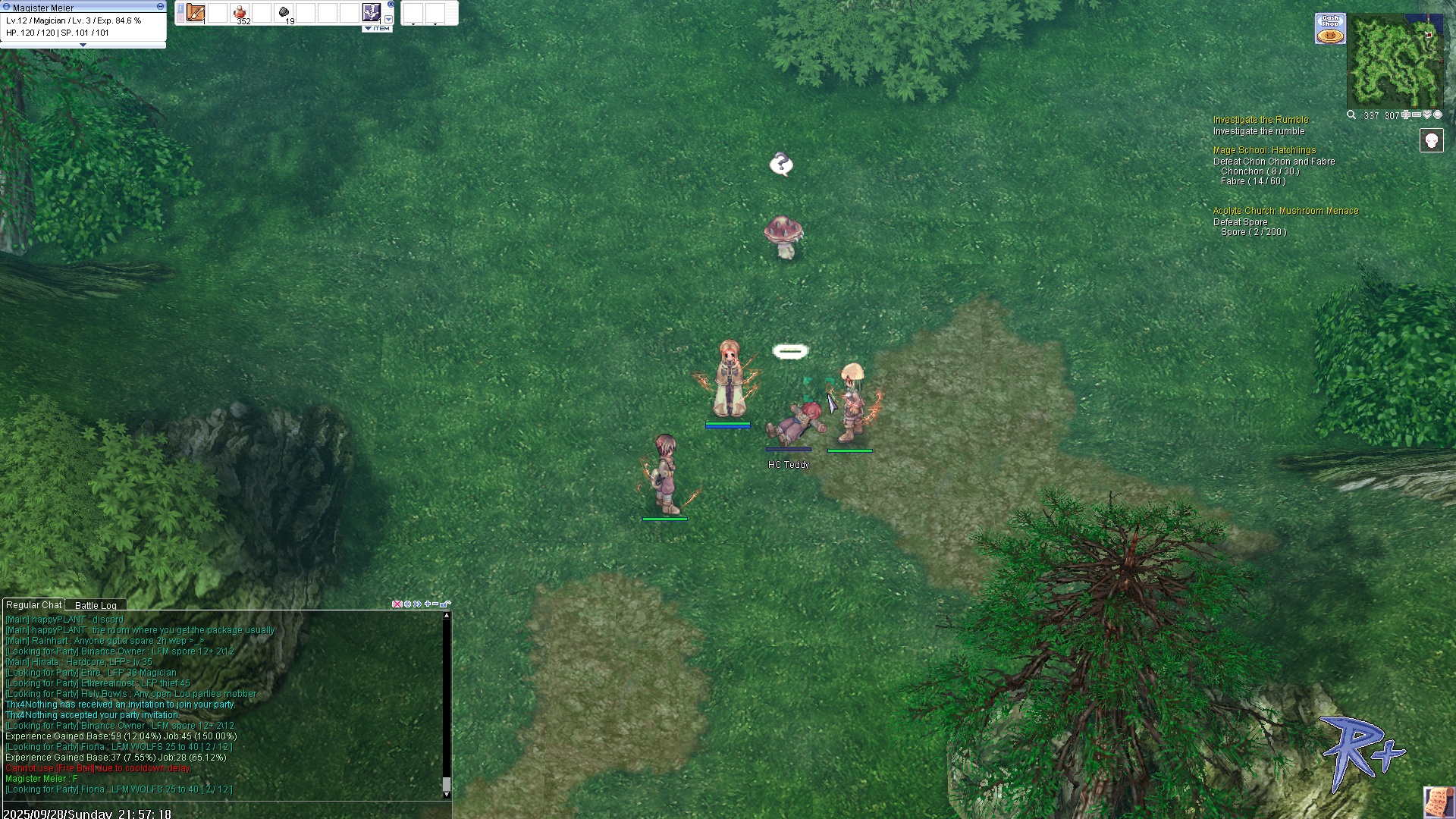Zoom out the minimap with minus button

click(x=1417, y=115)
